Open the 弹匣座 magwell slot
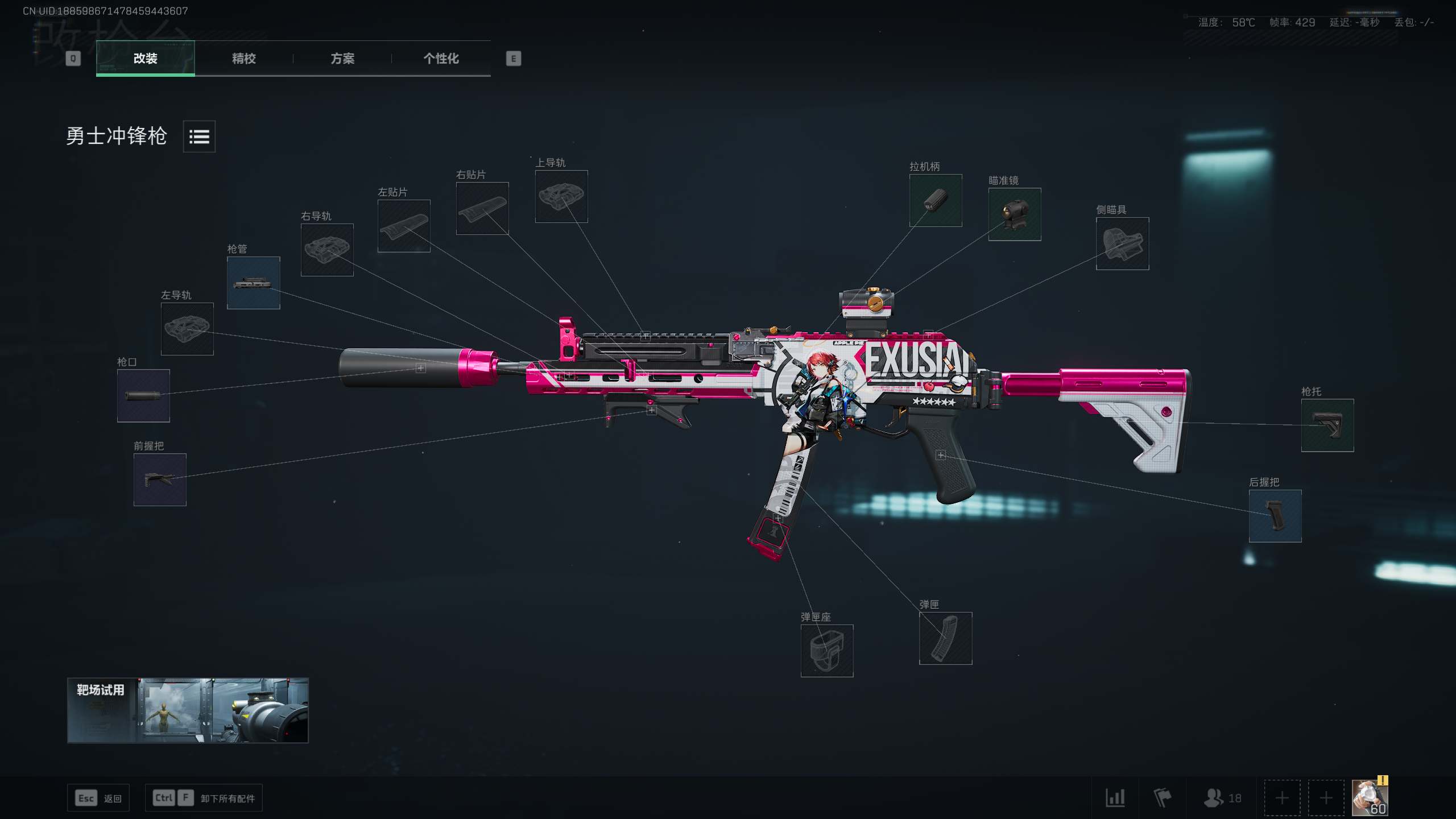The width and height of the screenshot is (1456, 819). 827,651
